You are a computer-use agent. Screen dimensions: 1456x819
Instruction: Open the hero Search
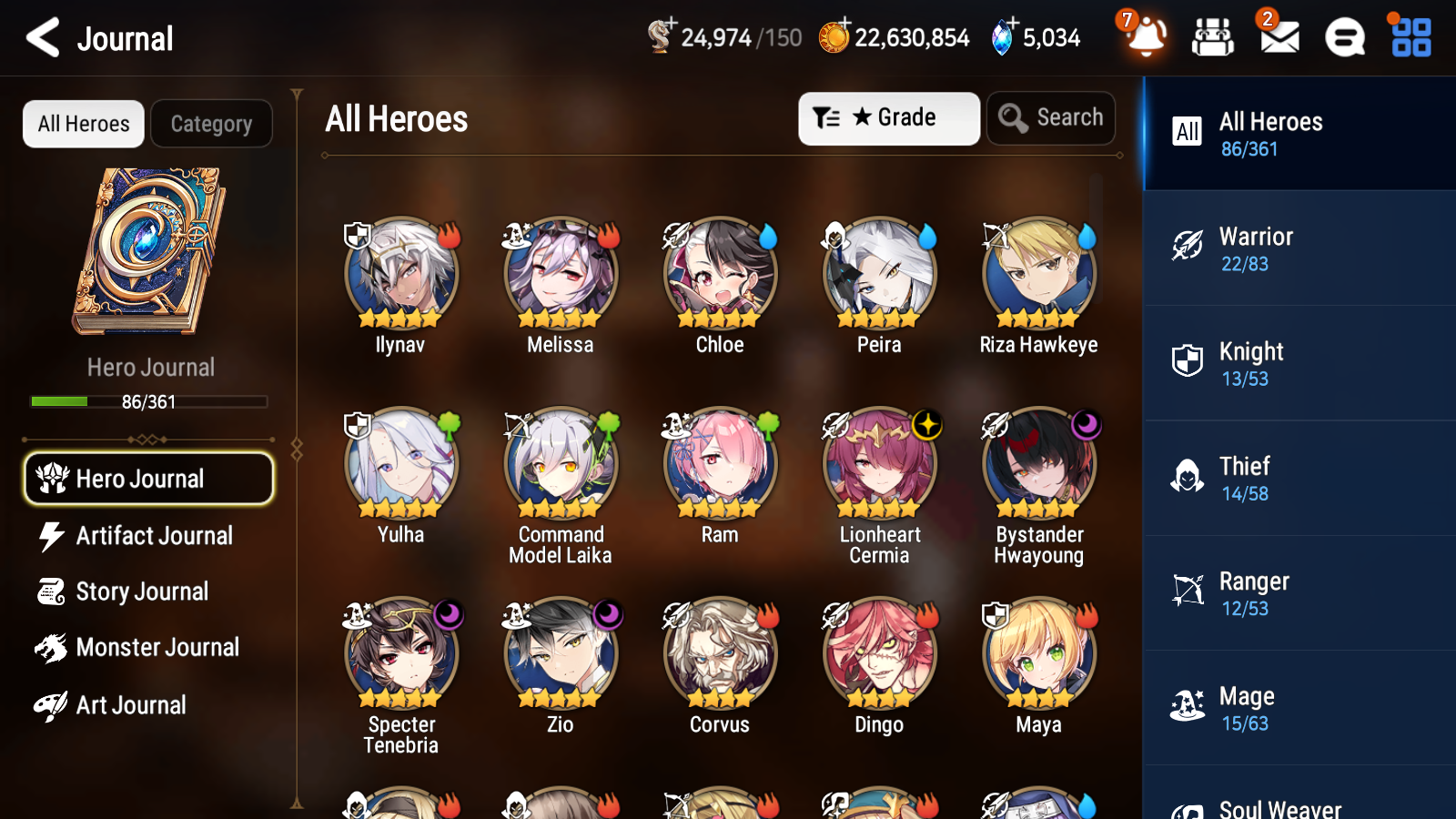click(1050, 117)
